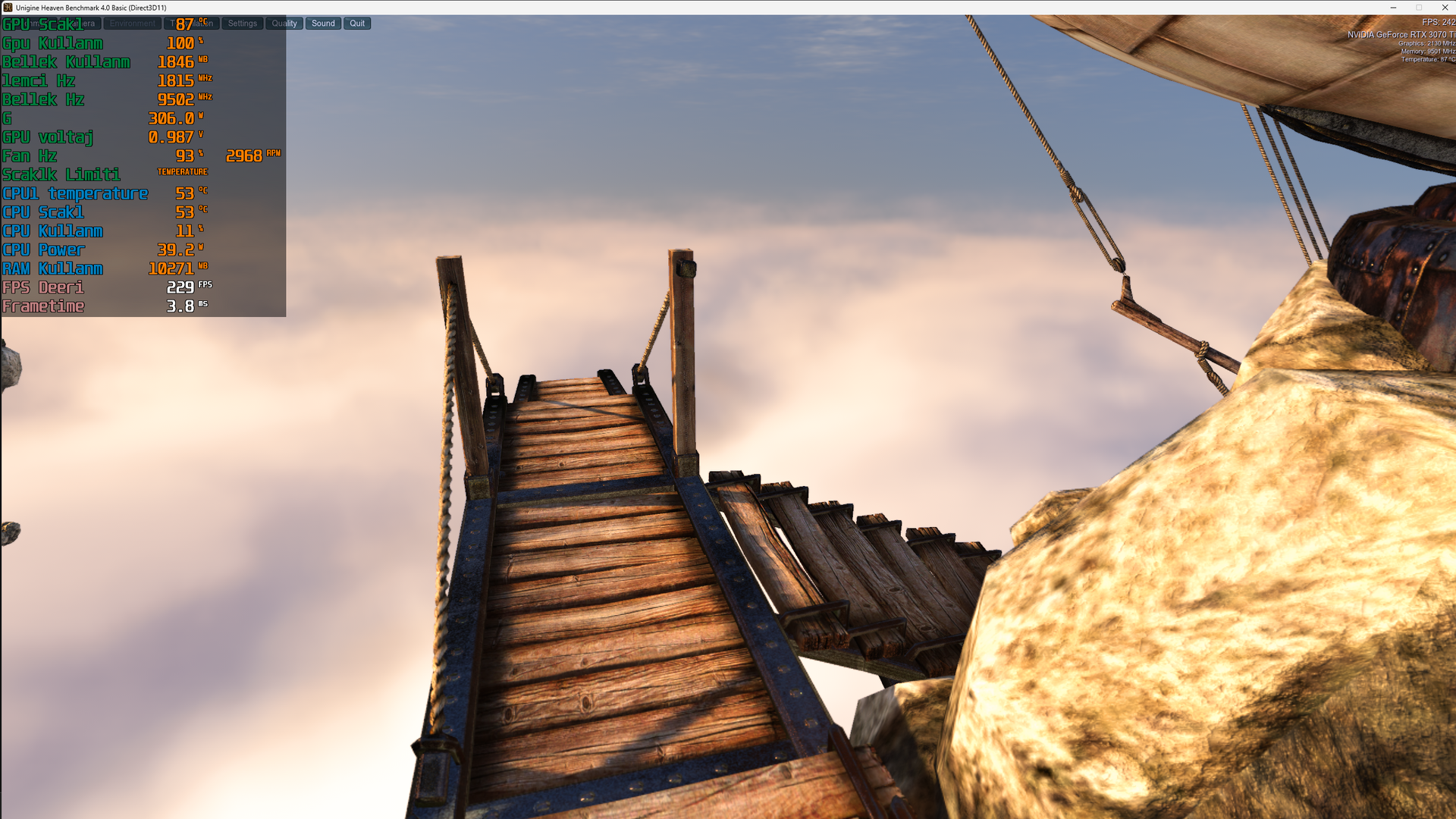Click the Heaven application icon in title bar

click(x=7, y=8)
